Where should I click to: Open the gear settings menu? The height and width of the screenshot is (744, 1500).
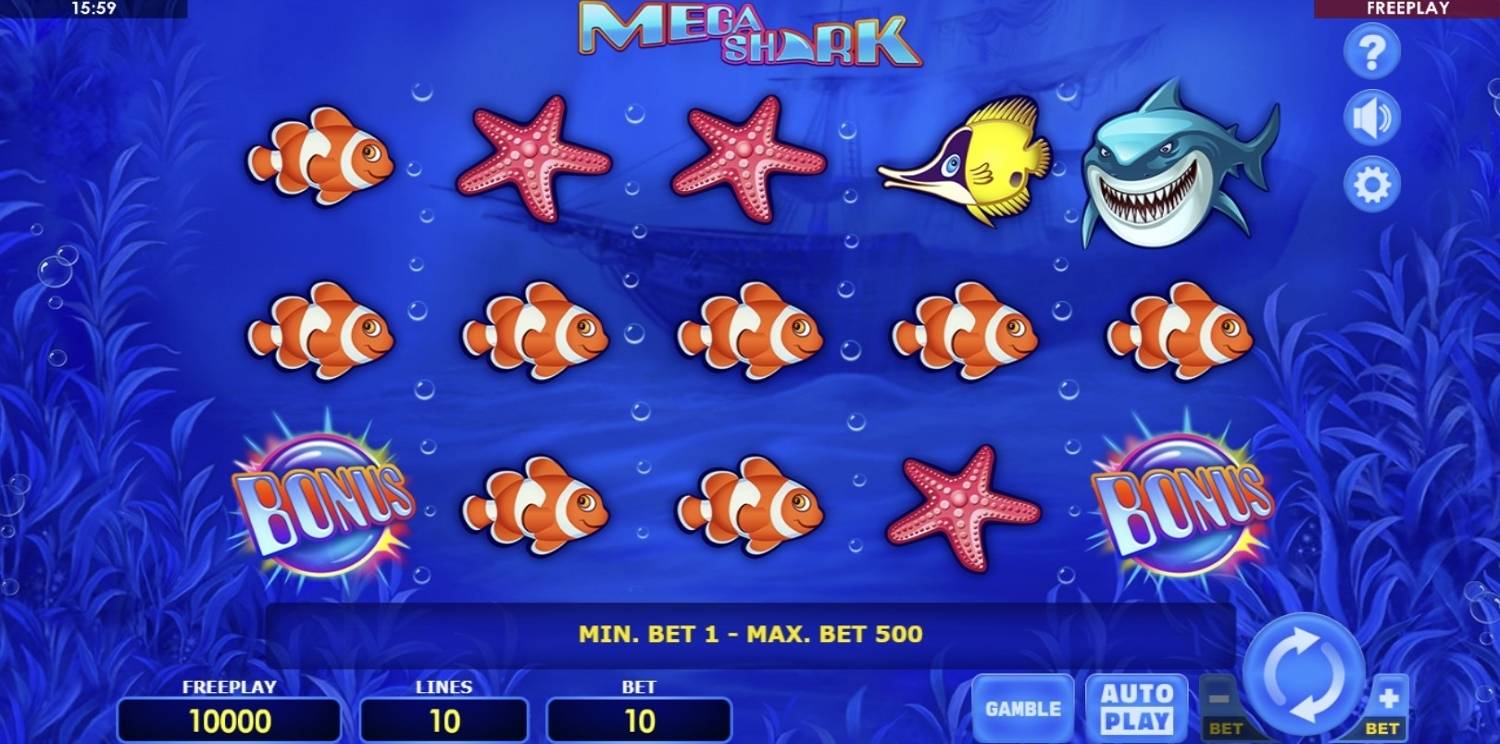[x=1371, y=185]
